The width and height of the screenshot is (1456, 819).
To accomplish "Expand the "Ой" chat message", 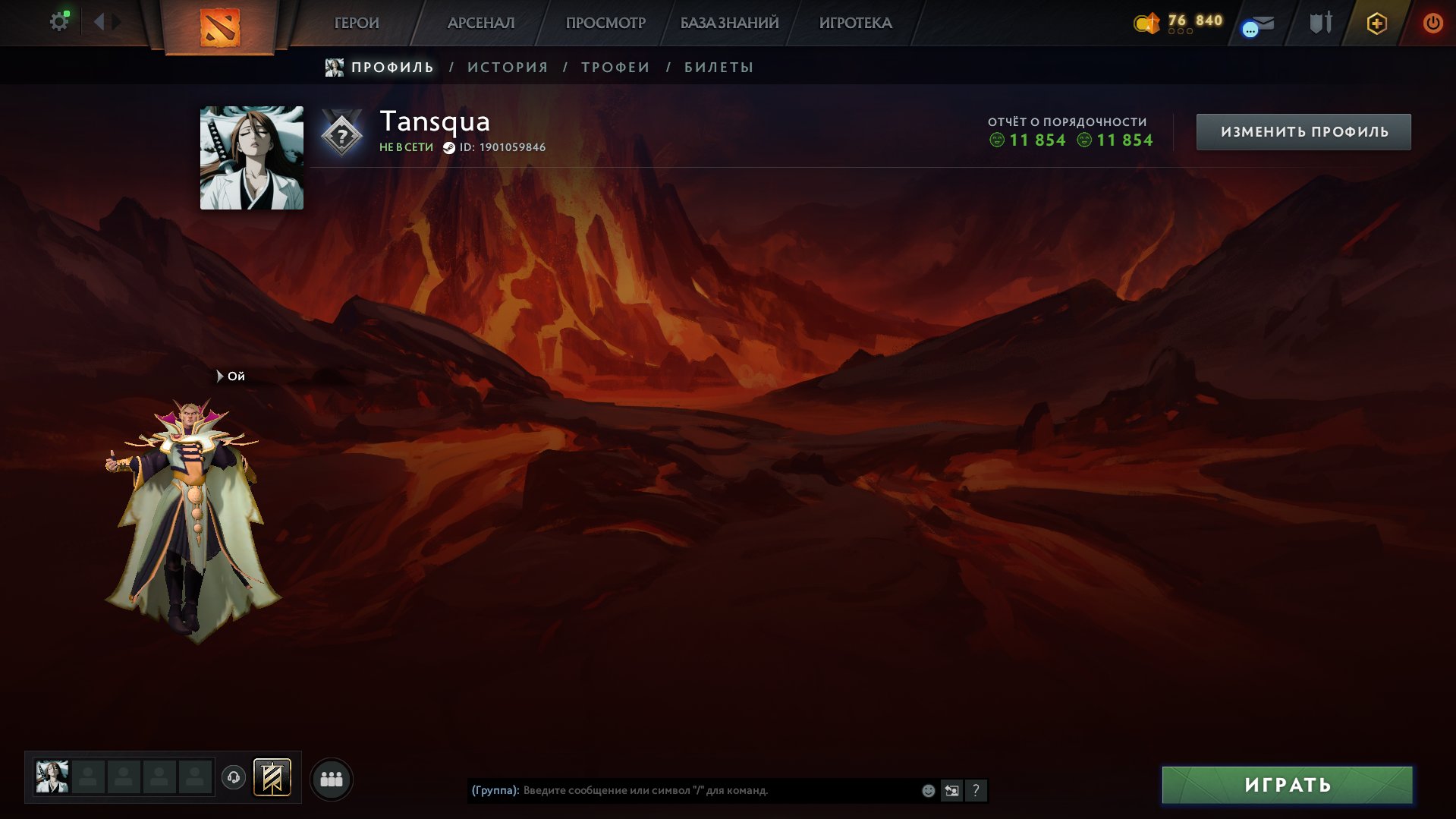I will tap(229, 376).
